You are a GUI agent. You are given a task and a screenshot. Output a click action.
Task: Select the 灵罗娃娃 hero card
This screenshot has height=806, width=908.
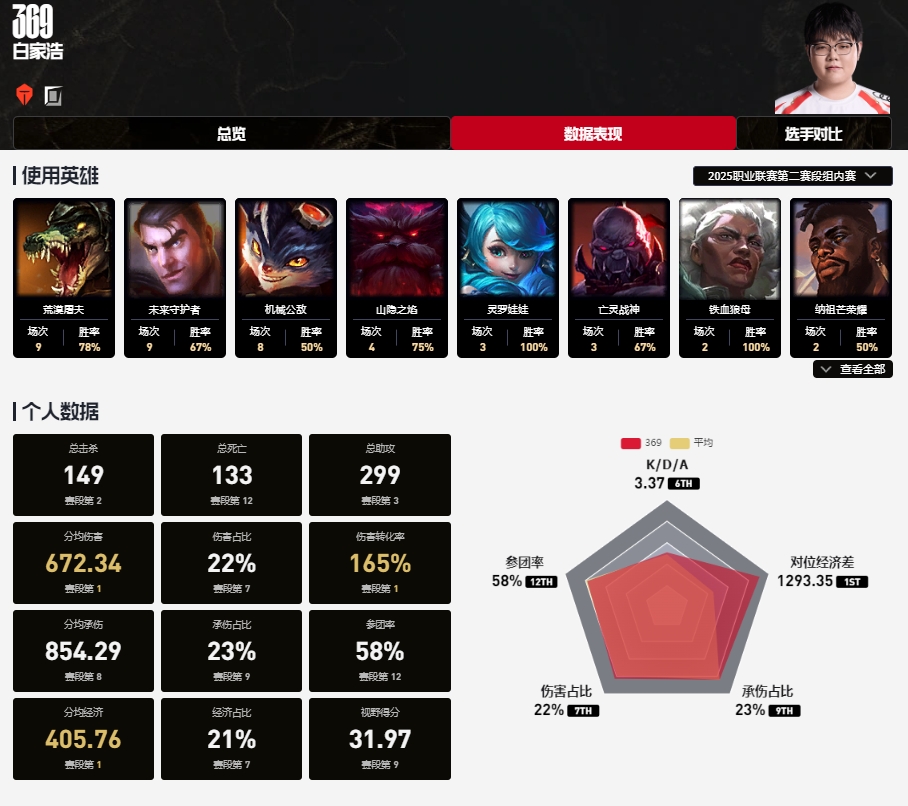click(x=508, y=277)
